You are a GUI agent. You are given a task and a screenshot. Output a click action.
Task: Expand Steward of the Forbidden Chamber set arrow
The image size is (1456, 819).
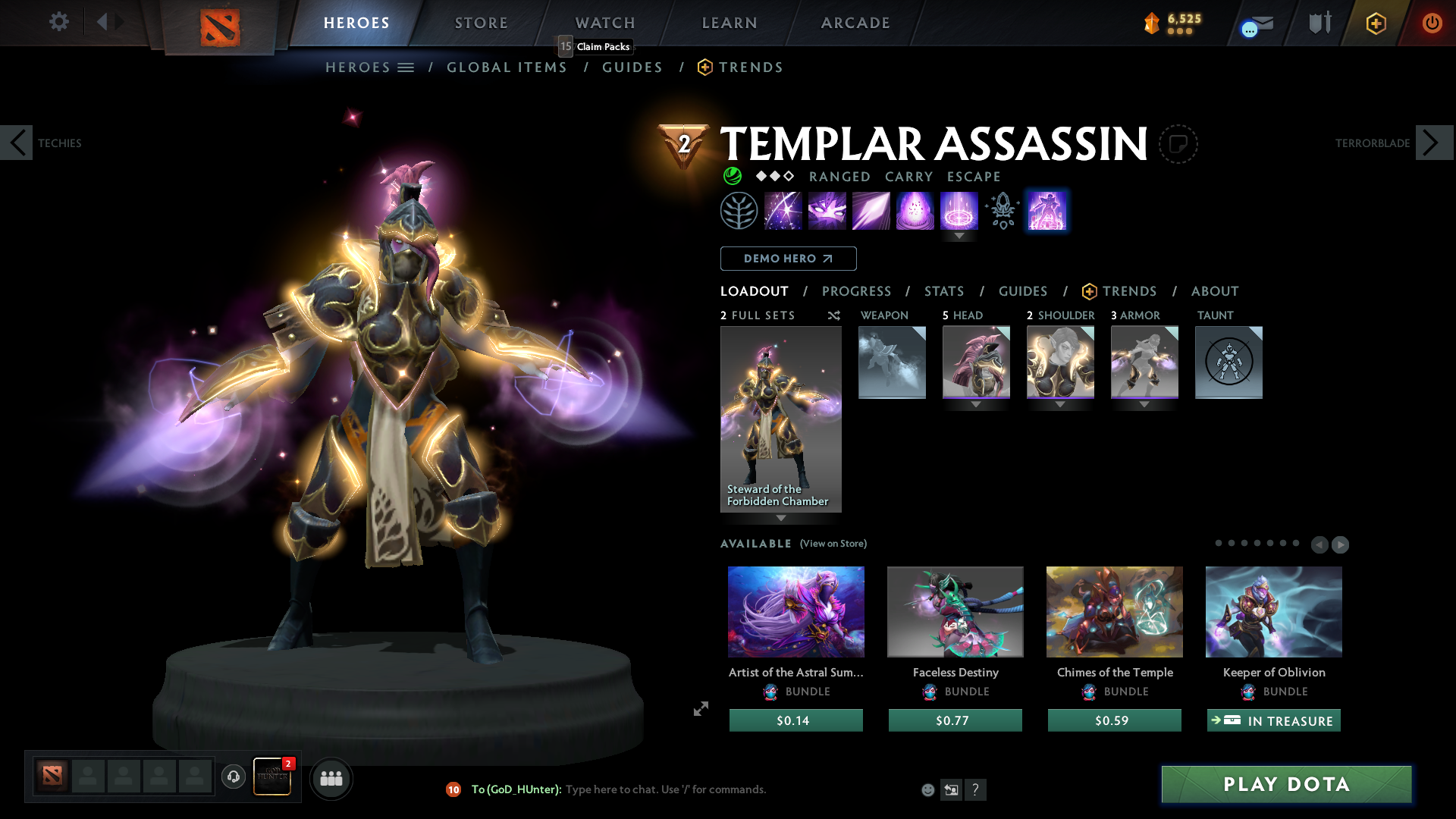pyautogui.click(x=781, y=519)
